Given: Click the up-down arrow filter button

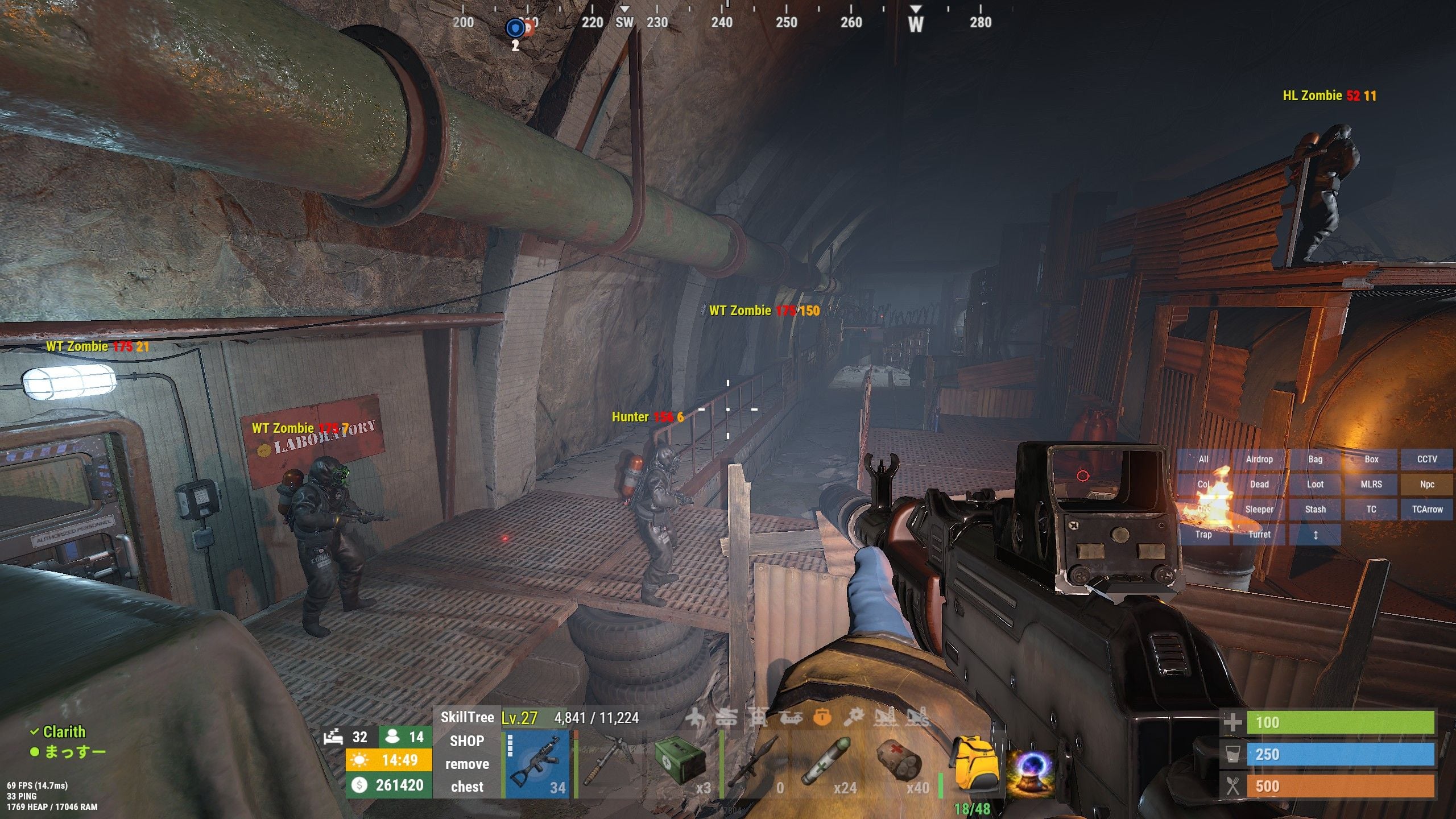Looking at the screenshot, I should coord(1315,535).
